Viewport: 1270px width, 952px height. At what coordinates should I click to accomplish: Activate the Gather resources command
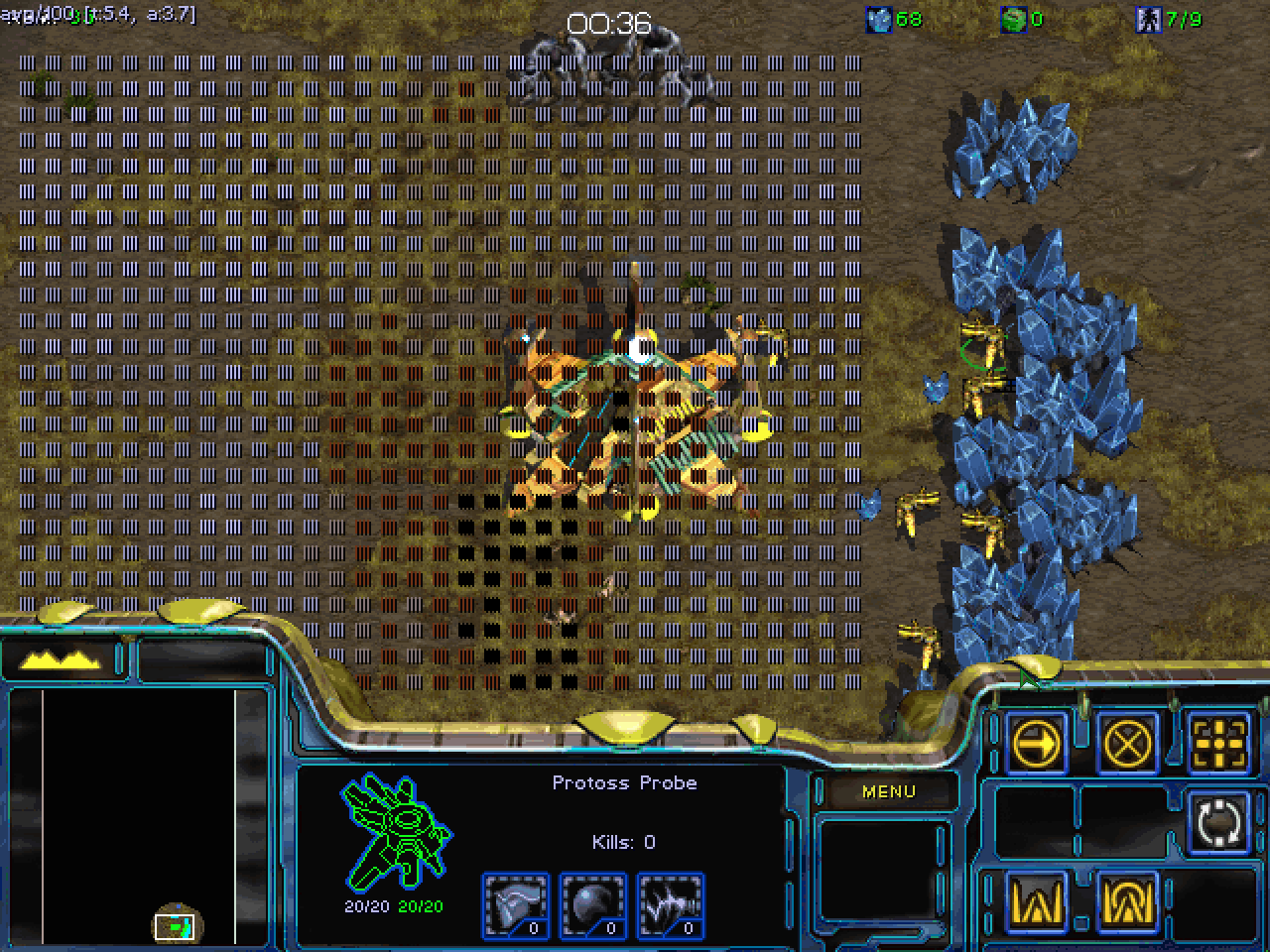coord(1218,822)
